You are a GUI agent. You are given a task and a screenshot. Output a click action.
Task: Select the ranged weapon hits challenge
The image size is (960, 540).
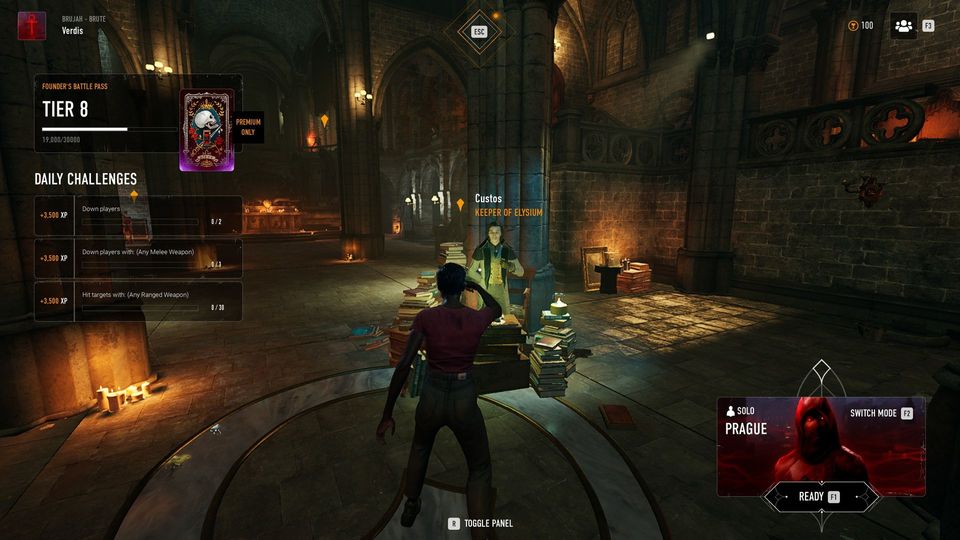138,300
